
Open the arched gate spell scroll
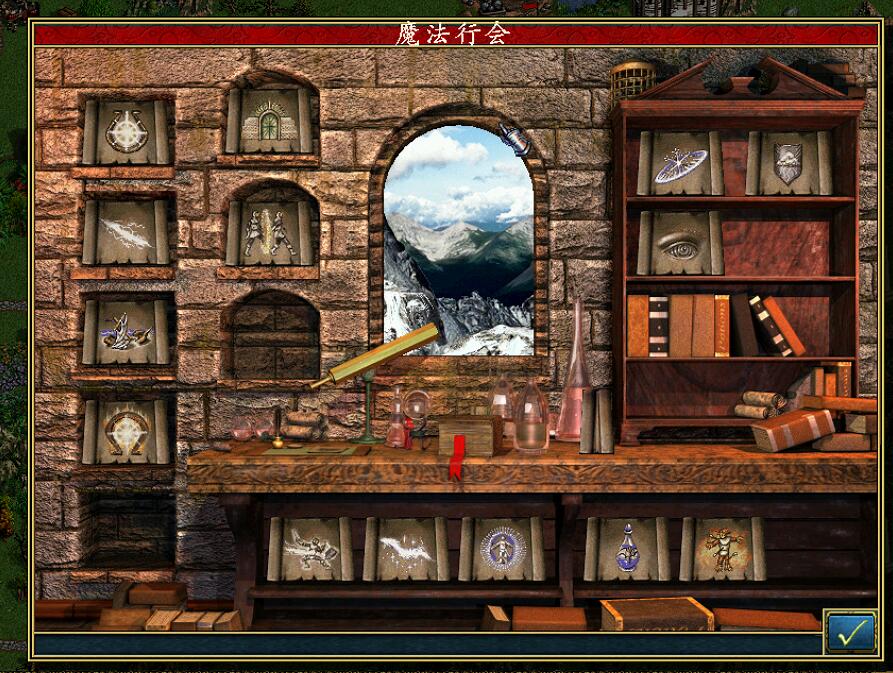tap(270, 124)
